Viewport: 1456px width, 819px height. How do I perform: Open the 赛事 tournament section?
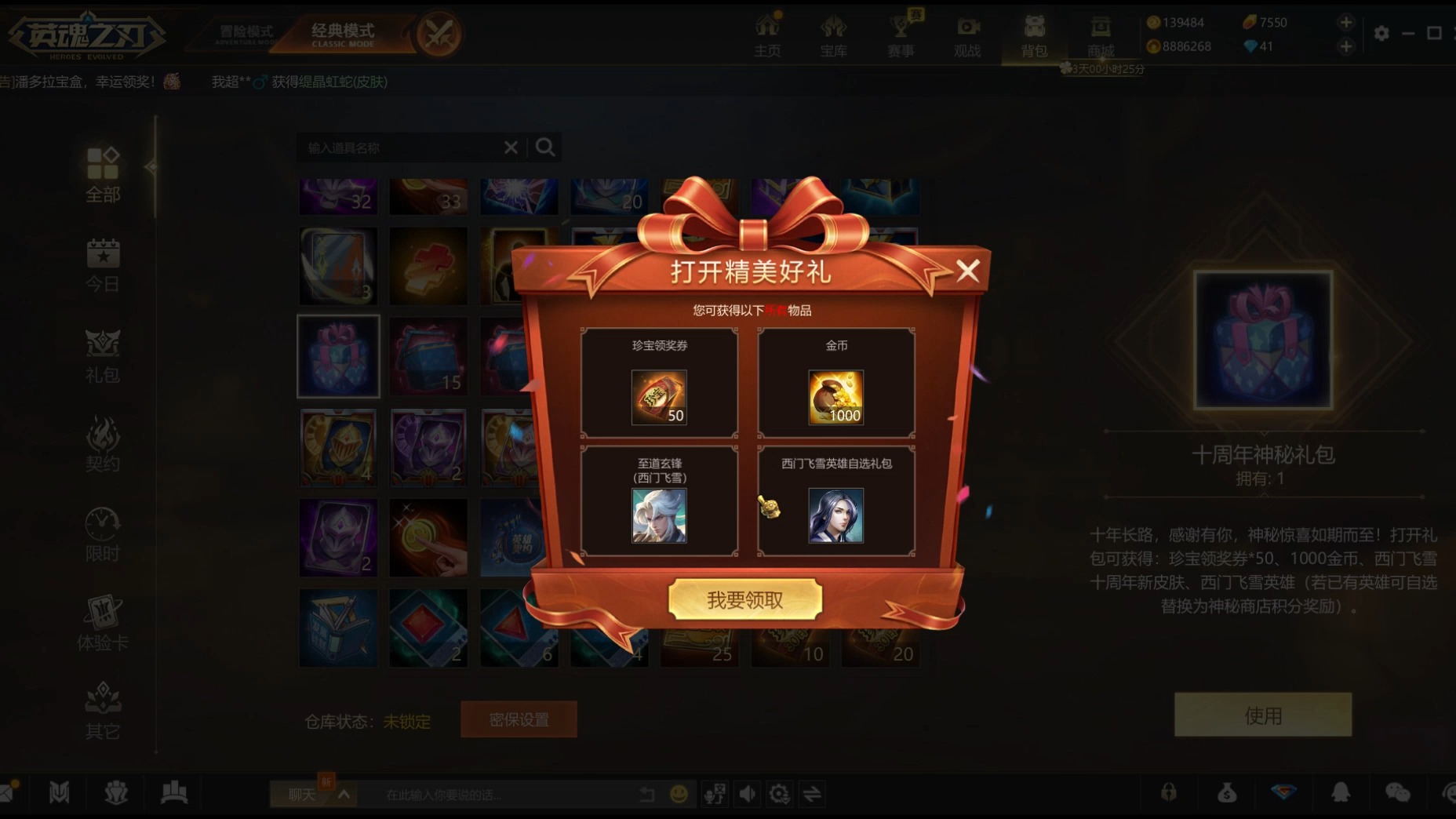[901, 35]
